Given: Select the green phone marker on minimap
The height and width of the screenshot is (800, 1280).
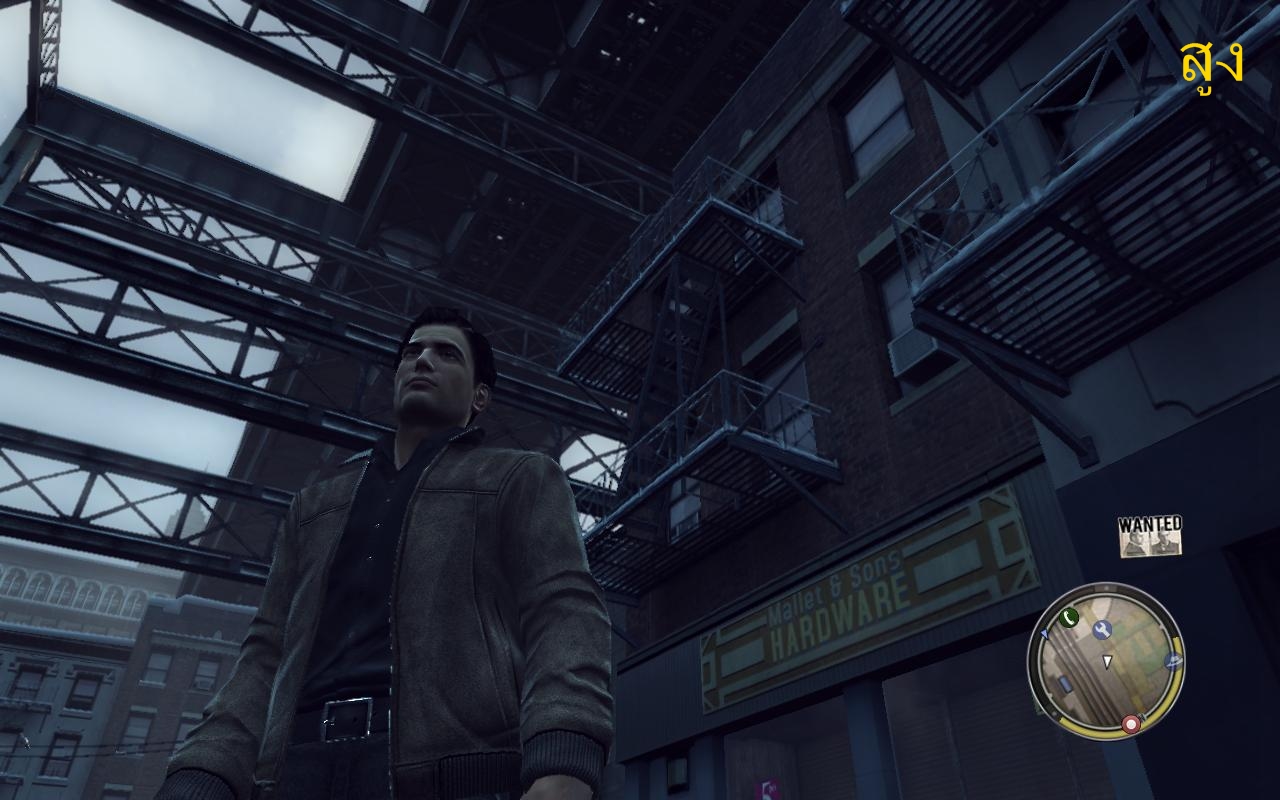Looking at the screenshot, I should tap(1069, 617).
